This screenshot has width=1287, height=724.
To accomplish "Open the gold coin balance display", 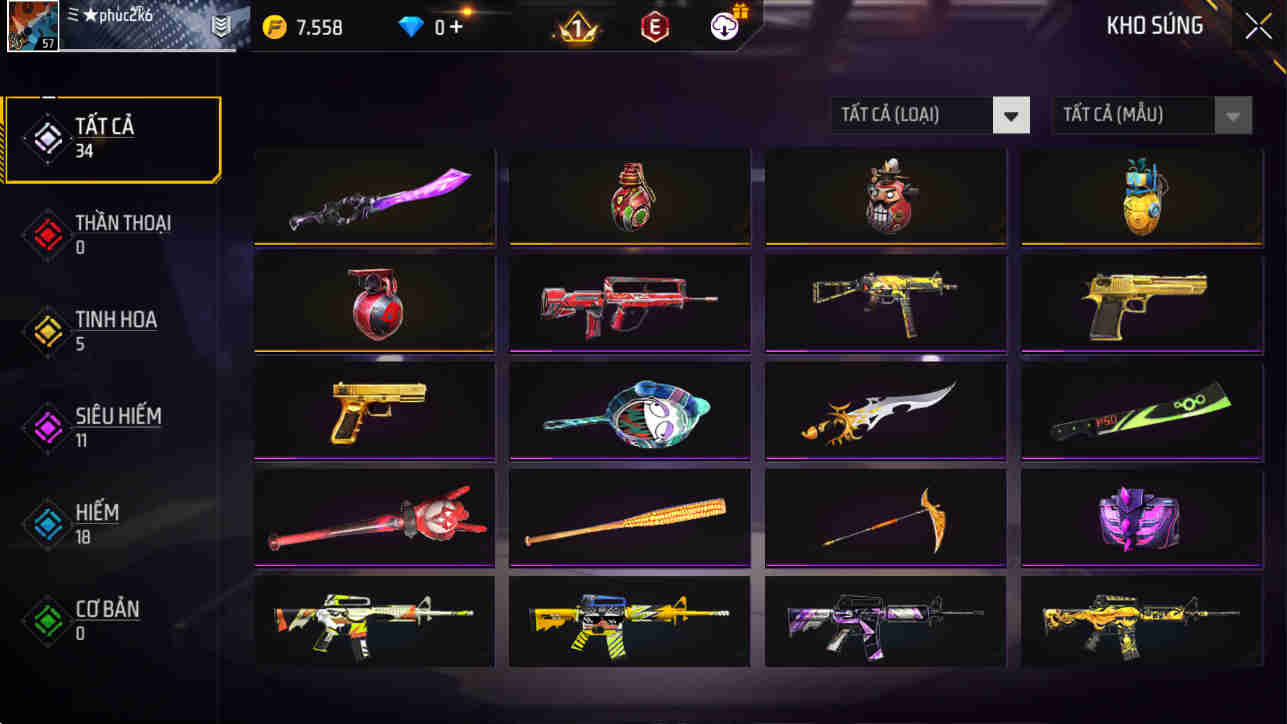I will pos(300,27).
